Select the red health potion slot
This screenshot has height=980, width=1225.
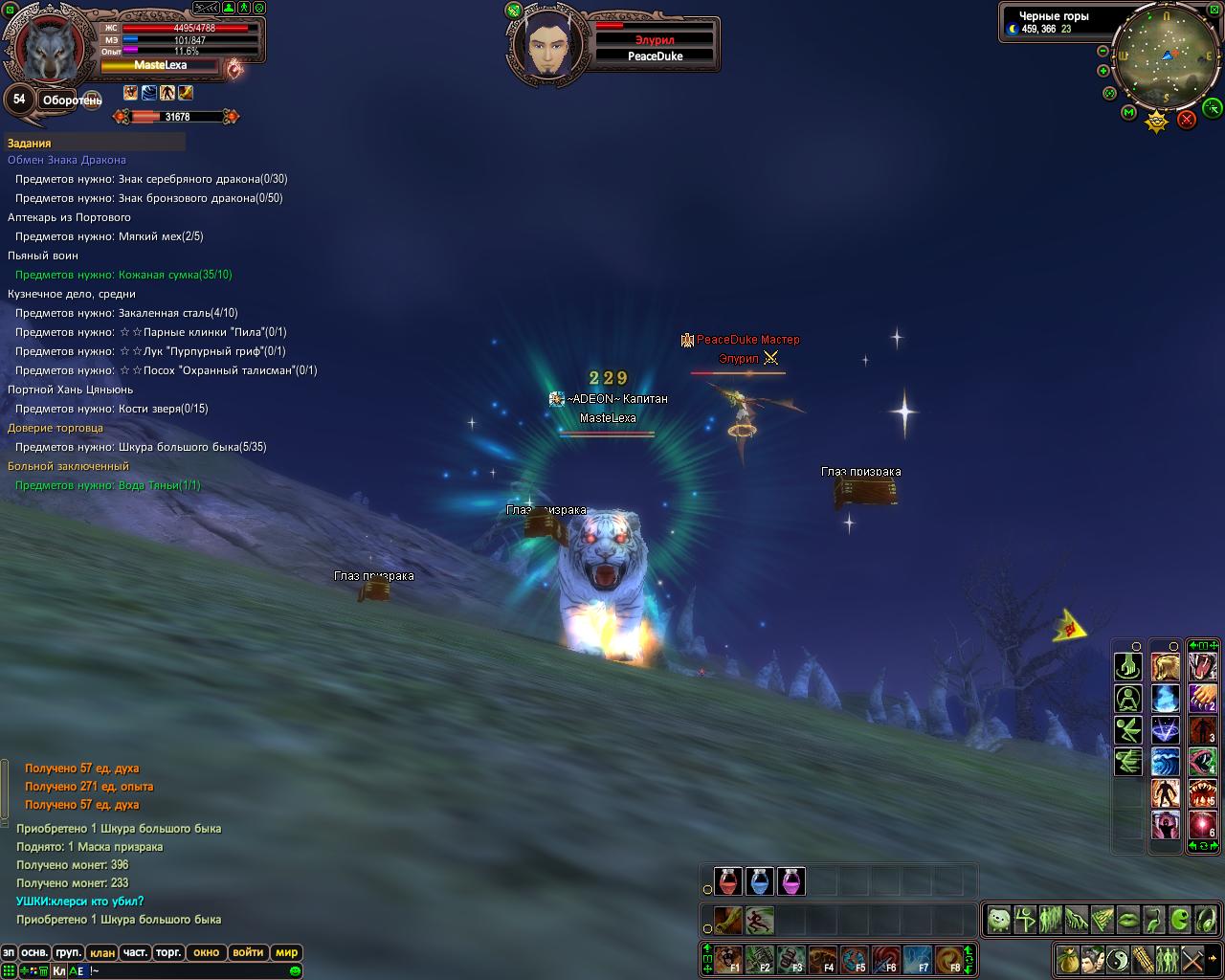pos(728,881)
